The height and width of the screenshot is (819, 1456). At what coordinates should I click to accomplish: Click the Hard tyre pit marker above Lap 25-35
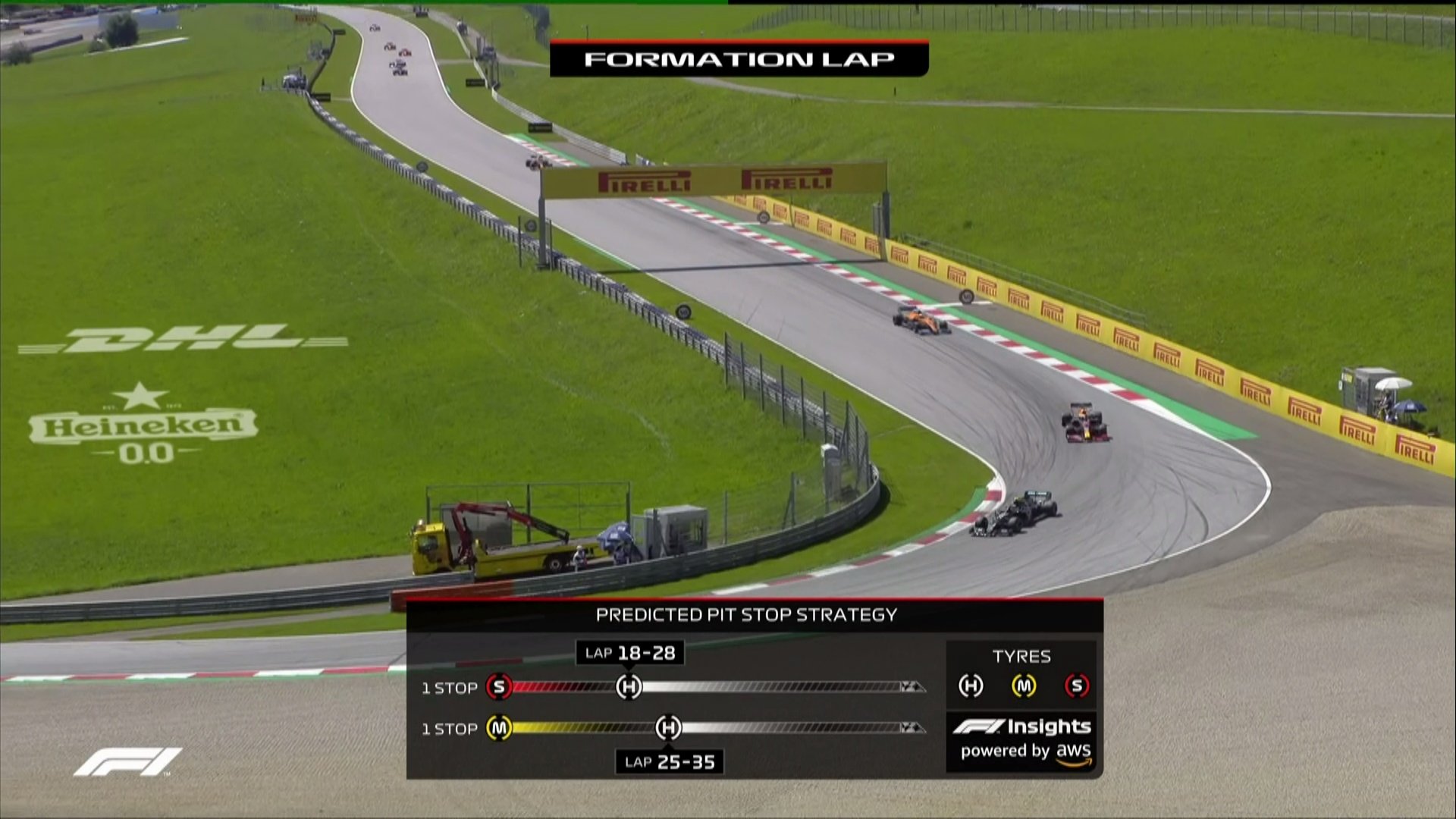point(668,728)
